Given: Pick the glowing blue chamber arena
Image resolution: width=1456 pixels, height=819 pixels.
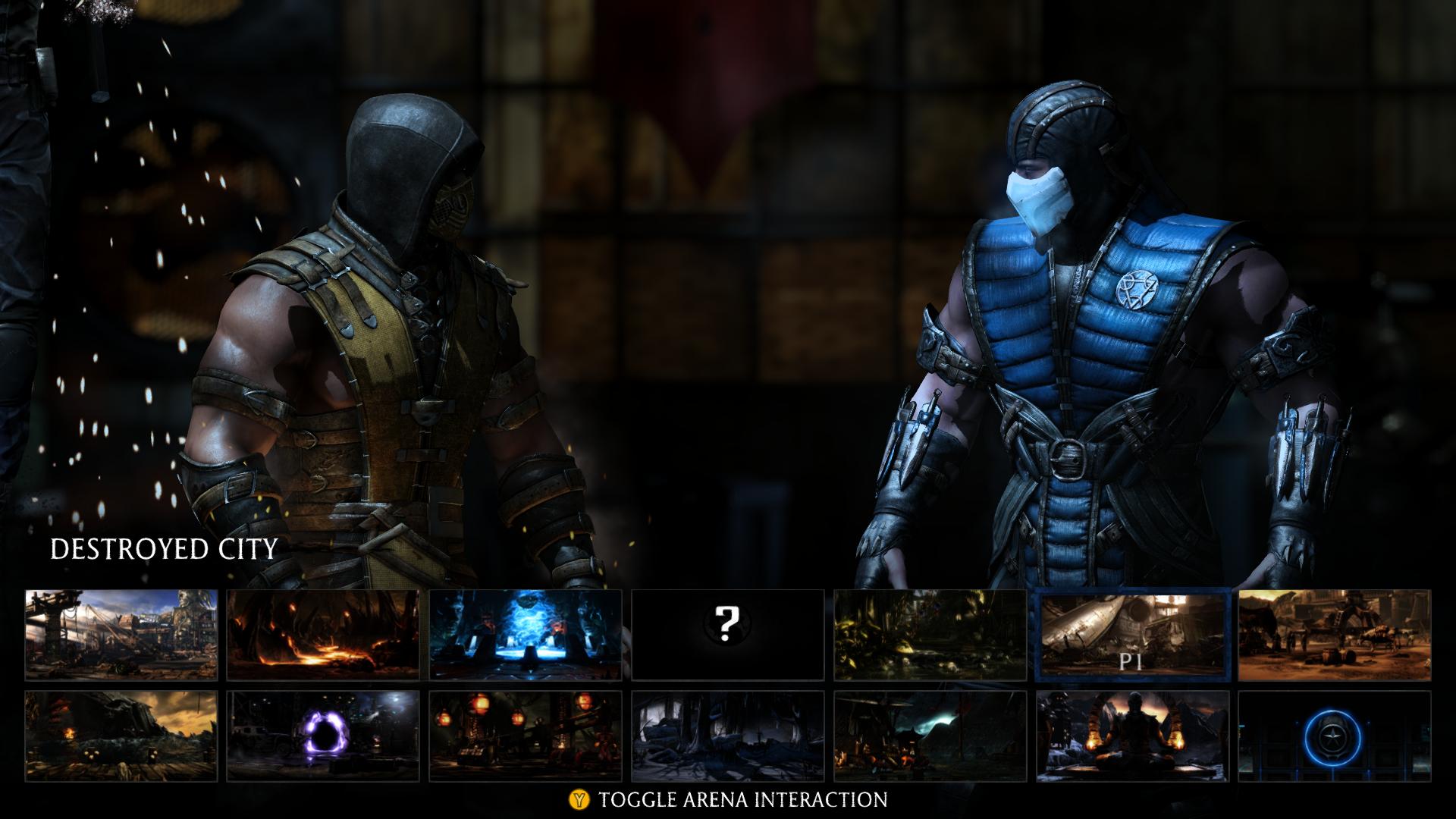Looking at the screenshot, I should (x=526, y=635).
